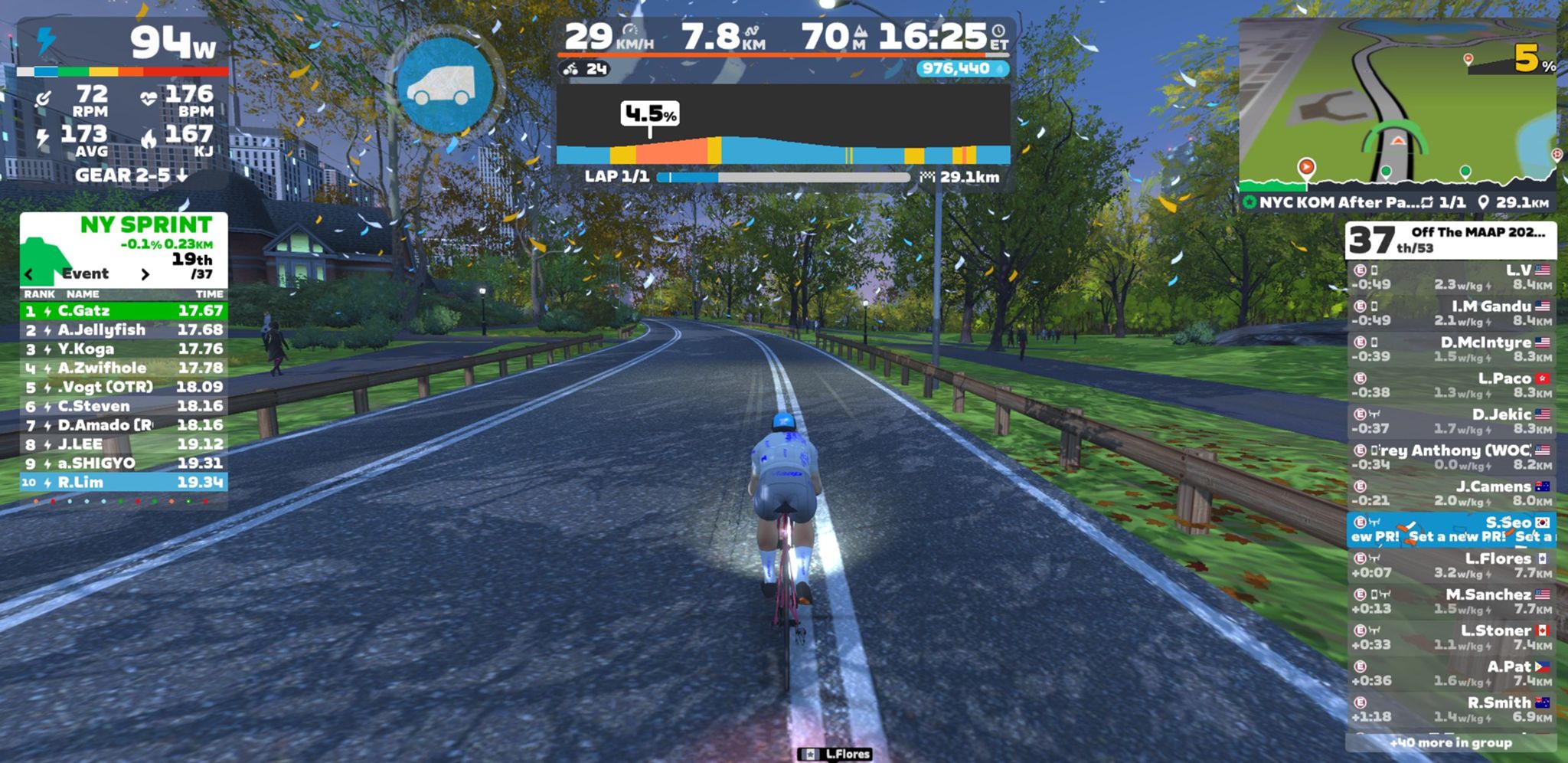1568x763 pixels.
Task: Activate the van draft power-up
Action: 446,87
